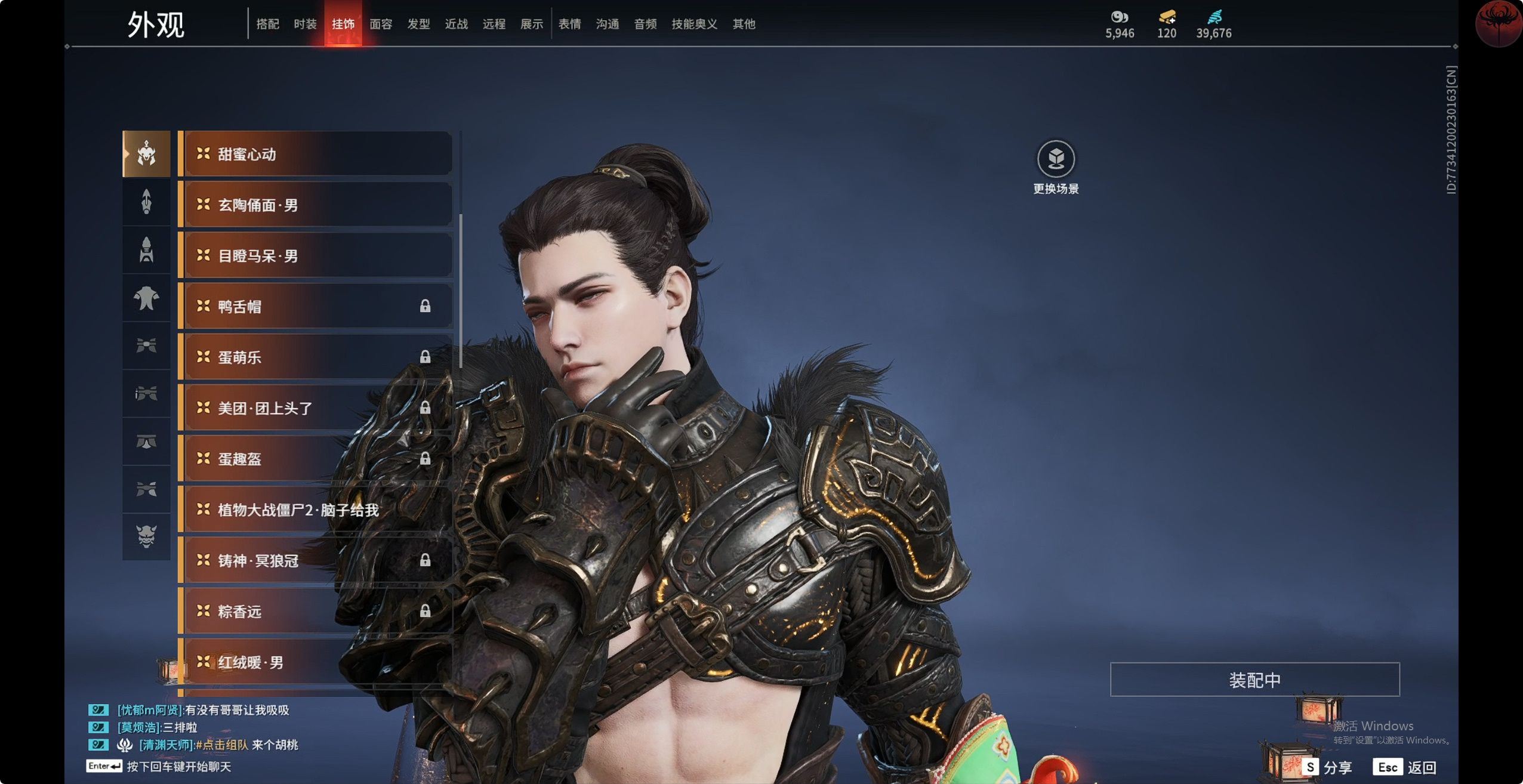Click the 分享 share button
1523x784 pixels.
click(x=1328, y=767)
